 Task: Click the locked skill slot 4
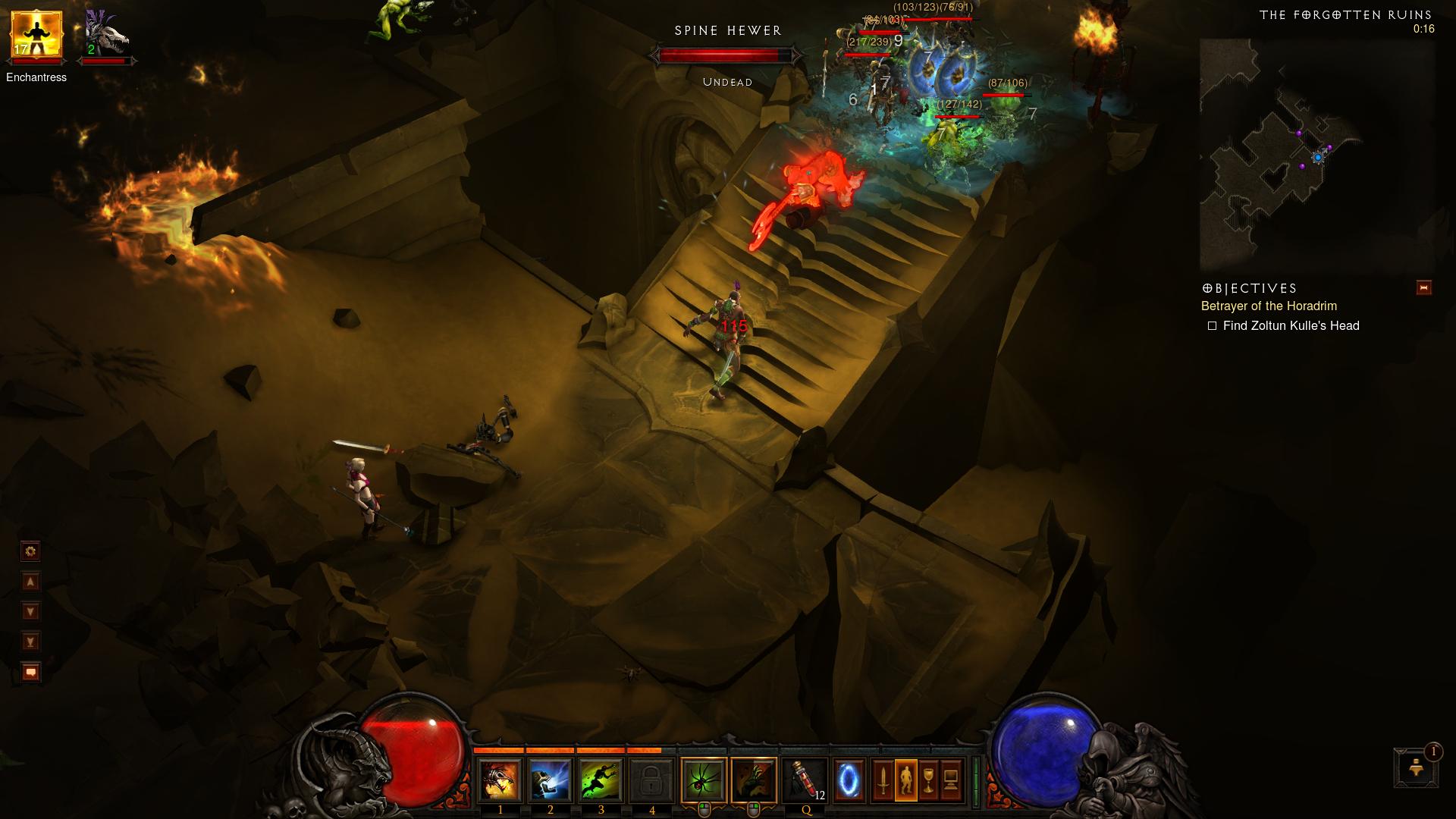651,780
